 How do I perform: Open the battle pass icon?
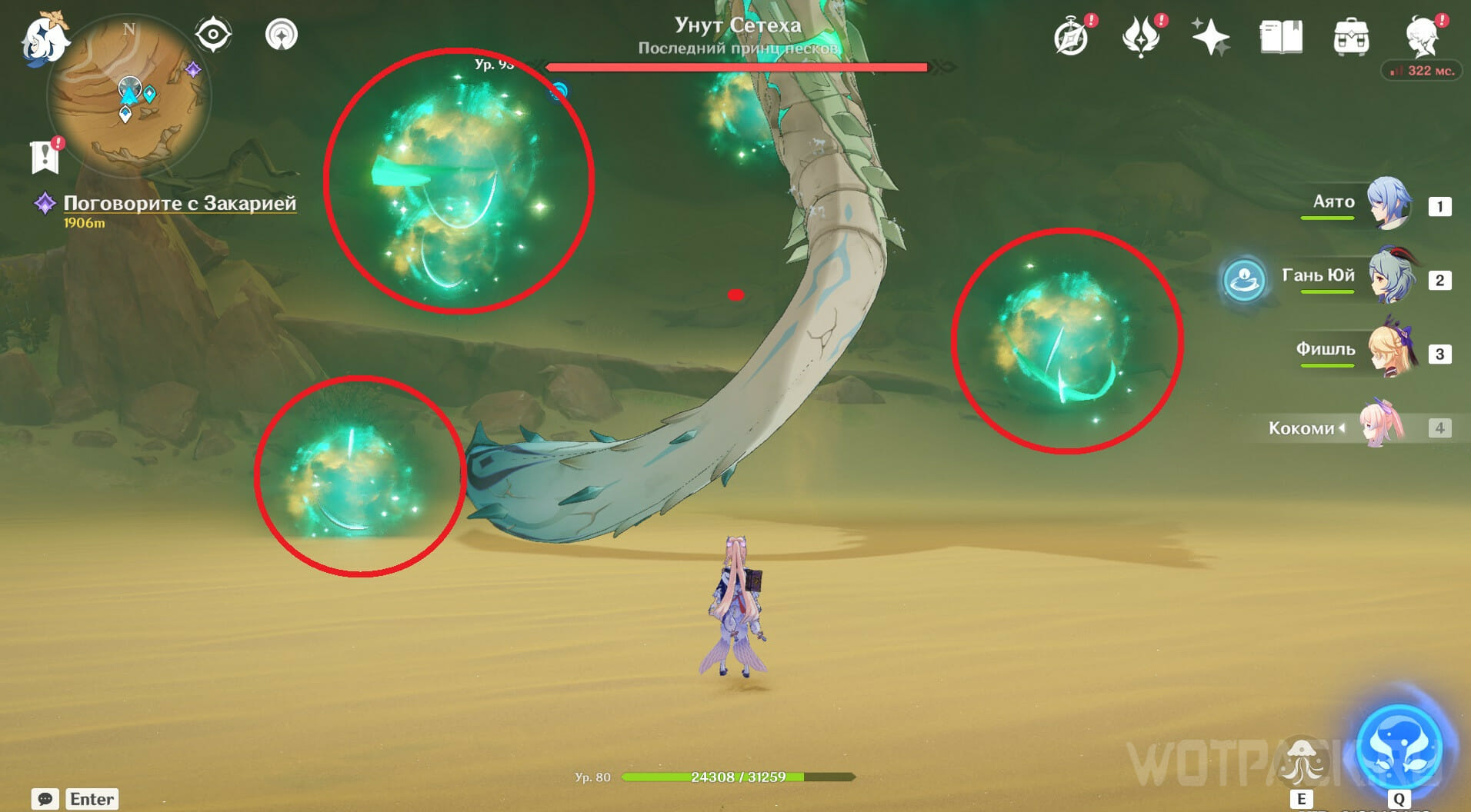1141,37
